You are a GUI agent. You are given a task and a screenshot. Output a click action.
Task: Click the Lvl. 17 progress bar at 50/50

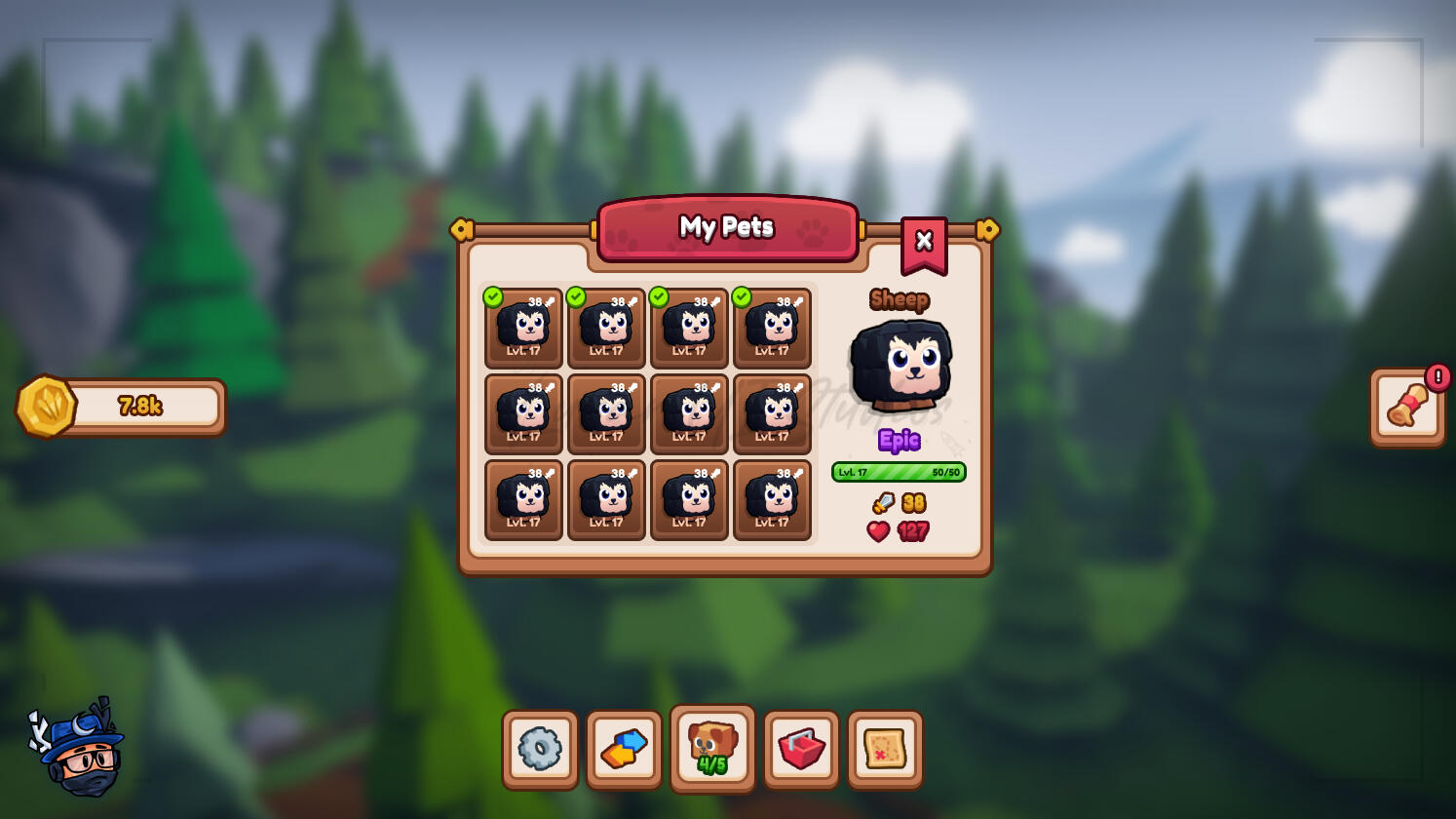click(x=899, y=472)
